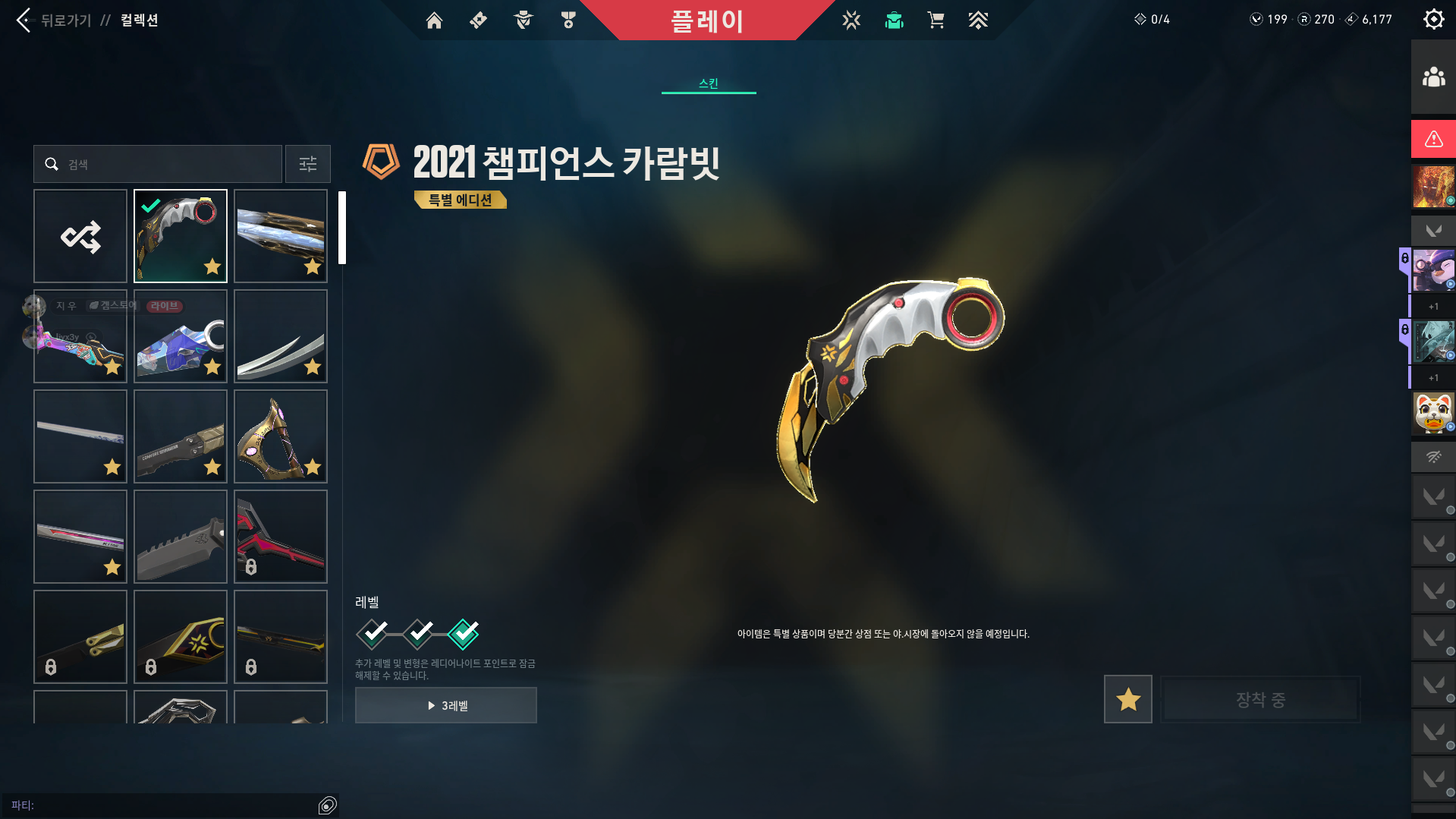This screenshot has width=1456, height=819.
Task: Open the in-game store cart icon
Action: click(x=936, y=20)
